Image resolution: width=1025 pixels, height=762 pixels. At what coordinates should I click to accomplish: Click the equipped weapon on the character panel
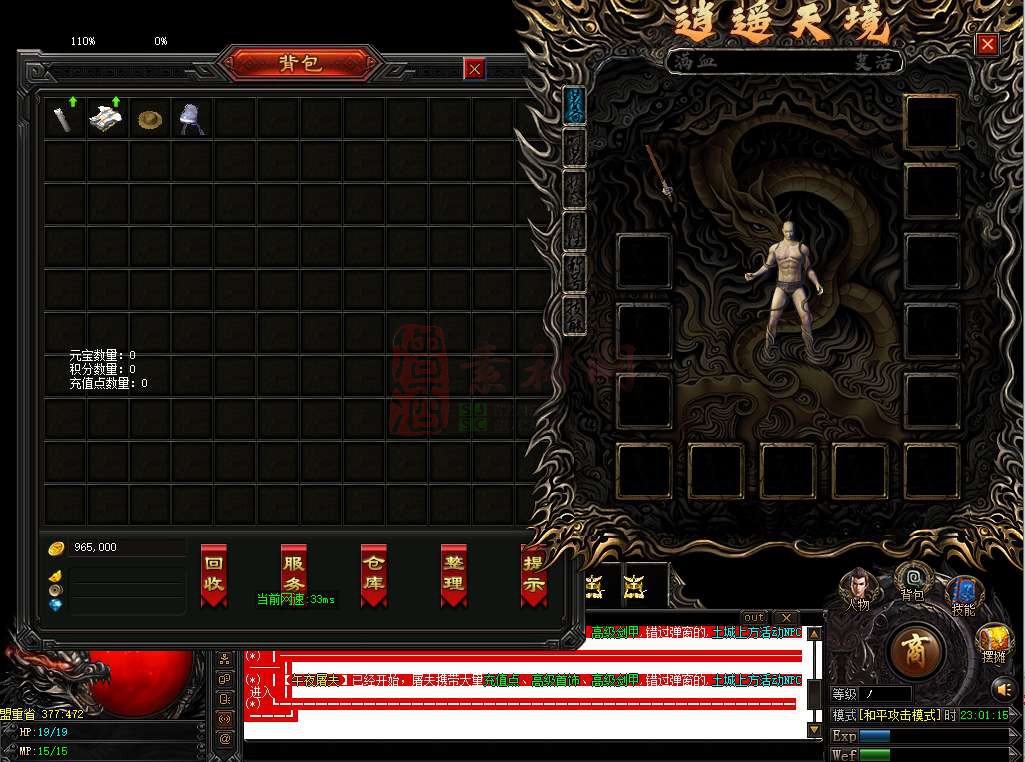660,170
